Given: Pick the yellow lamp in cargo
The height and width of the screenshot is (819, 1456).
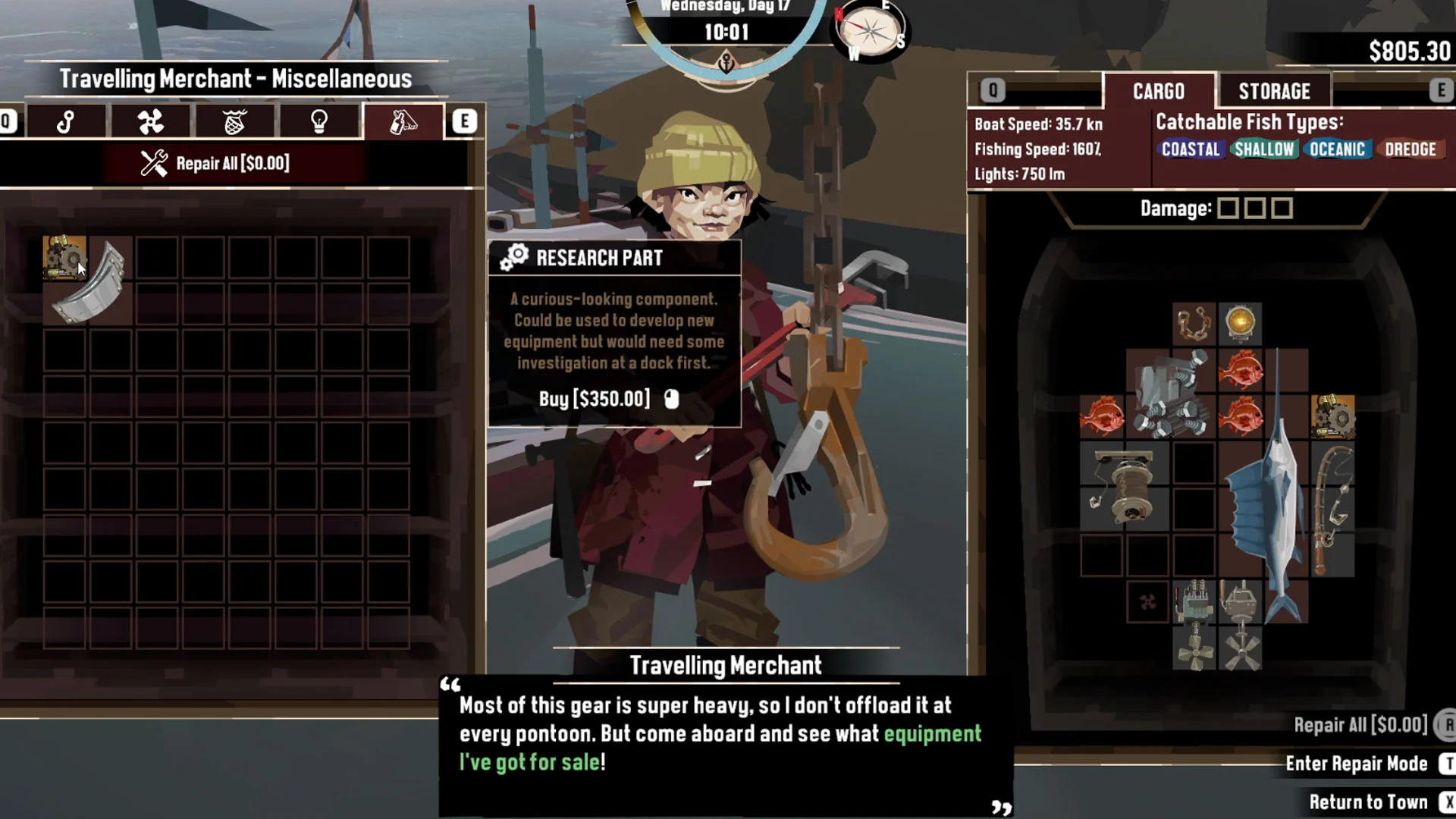Looking at the screenshot, I should pos(1240,324).
